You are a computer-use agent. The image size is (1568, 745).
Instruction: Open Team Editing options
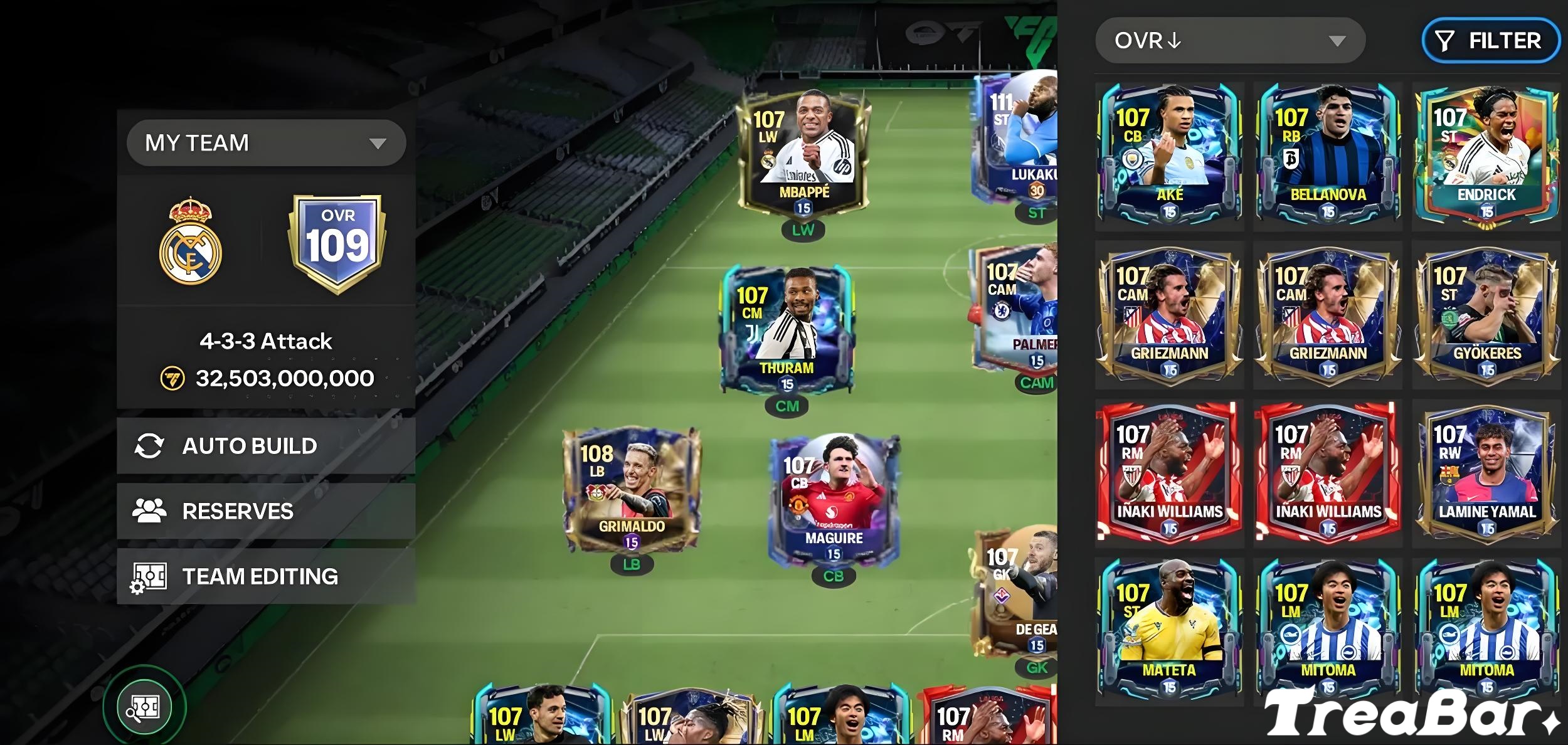[260, 576]
